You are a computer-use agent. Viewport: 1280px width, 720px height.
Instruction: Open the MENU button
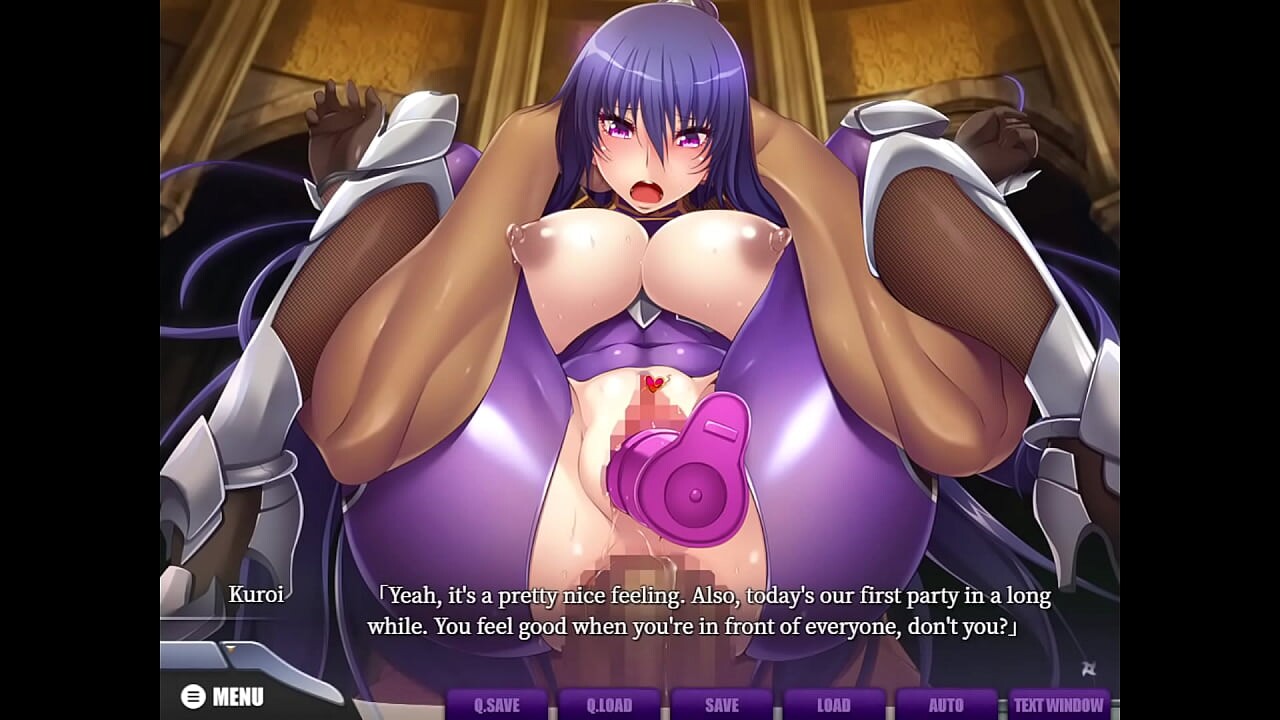[x=223, y=696]
